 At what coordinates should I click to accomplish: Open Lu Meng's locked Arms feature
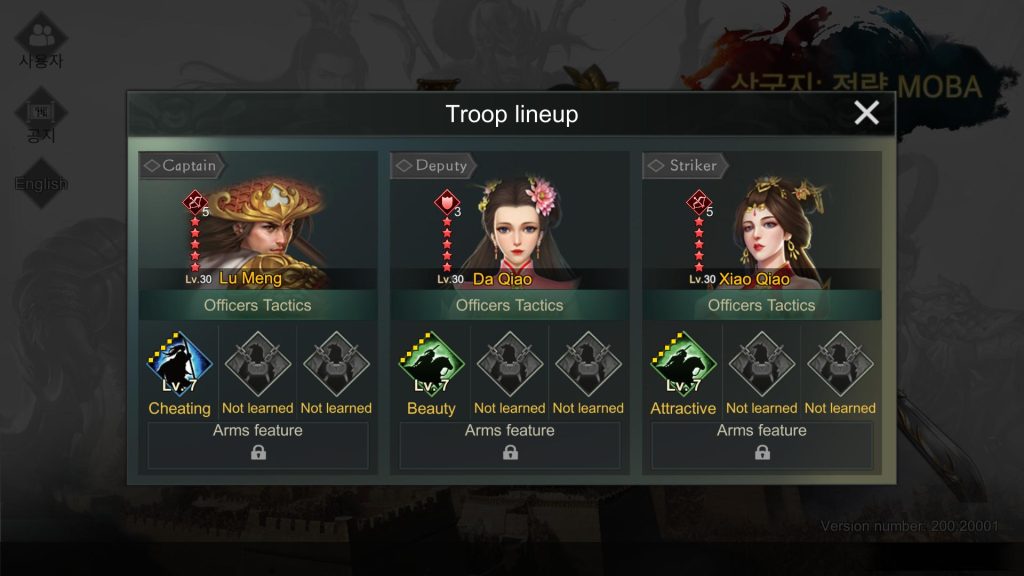[258, 445]
